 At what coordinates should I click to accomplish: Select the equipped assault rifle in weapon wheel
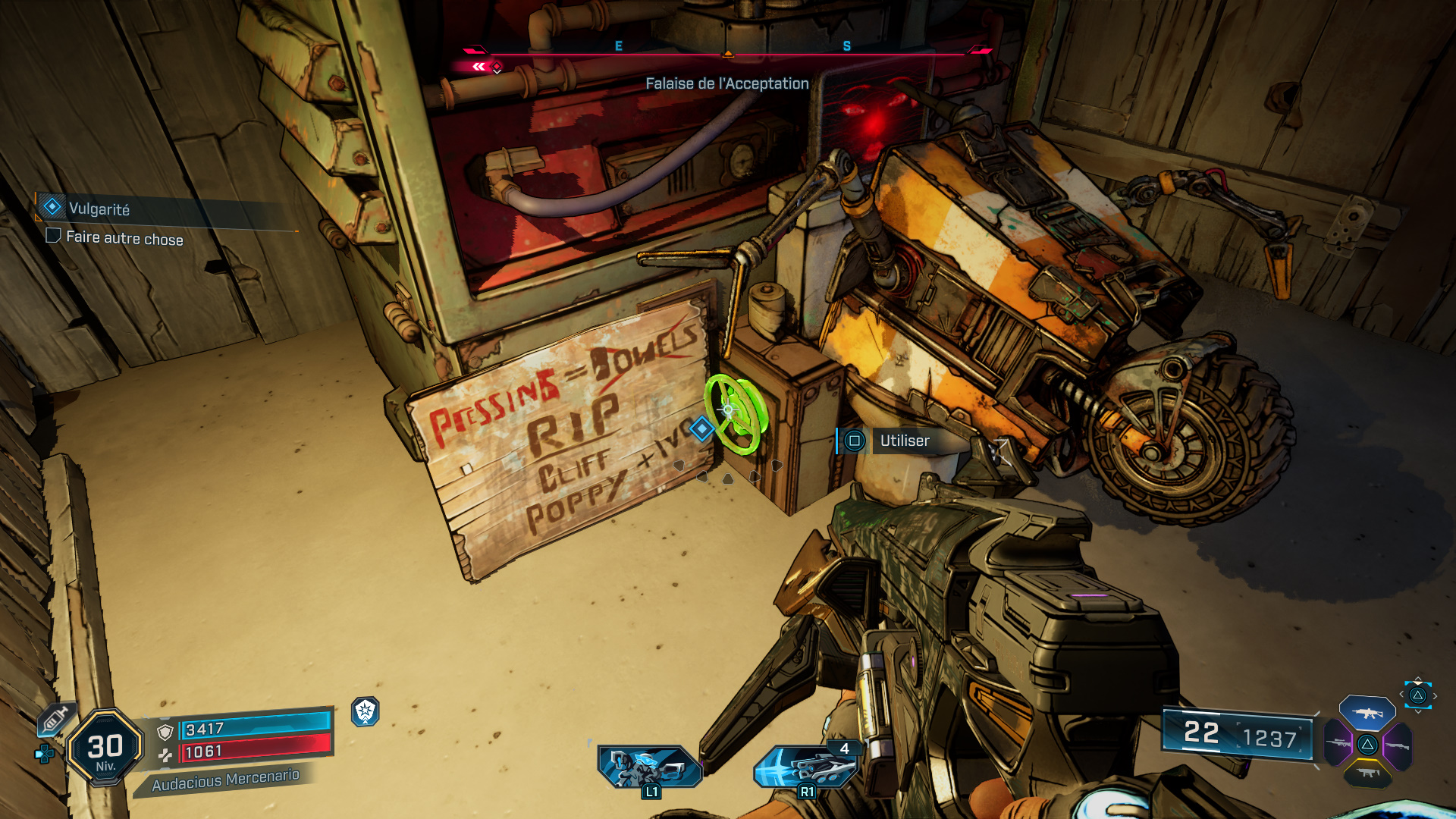click(1368, 714)
